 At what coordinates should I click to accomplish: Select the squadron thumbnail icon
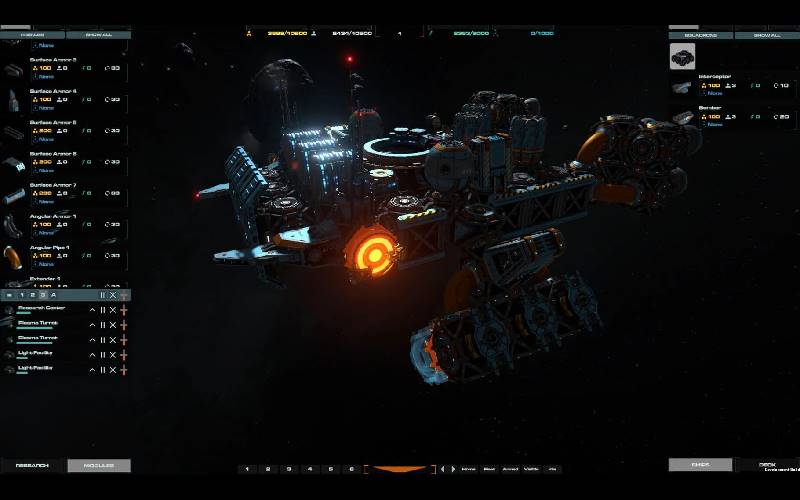click(x=683, y=57)
